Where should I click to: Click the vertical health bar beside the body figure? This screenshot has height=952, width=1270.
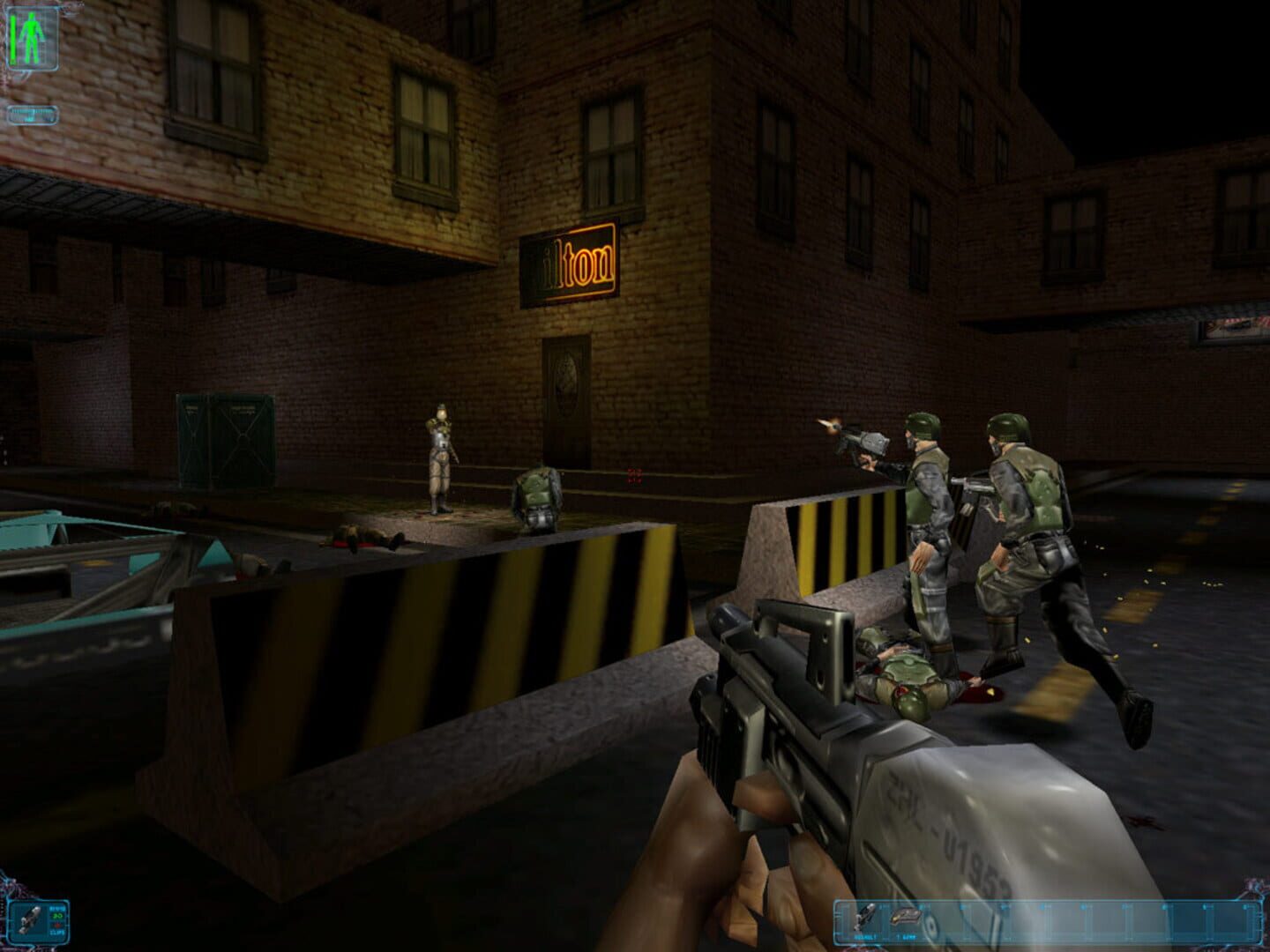tap(12, 39)
